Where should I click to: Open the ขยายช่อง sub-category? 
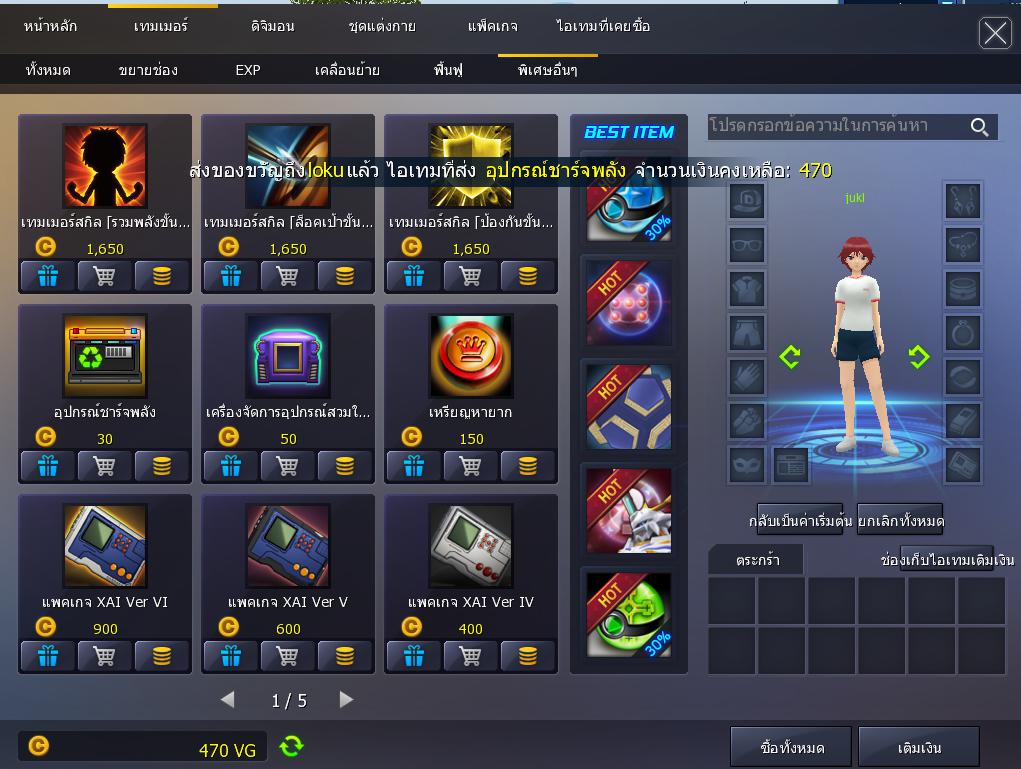pyautogui.click(x=148, y=70)
